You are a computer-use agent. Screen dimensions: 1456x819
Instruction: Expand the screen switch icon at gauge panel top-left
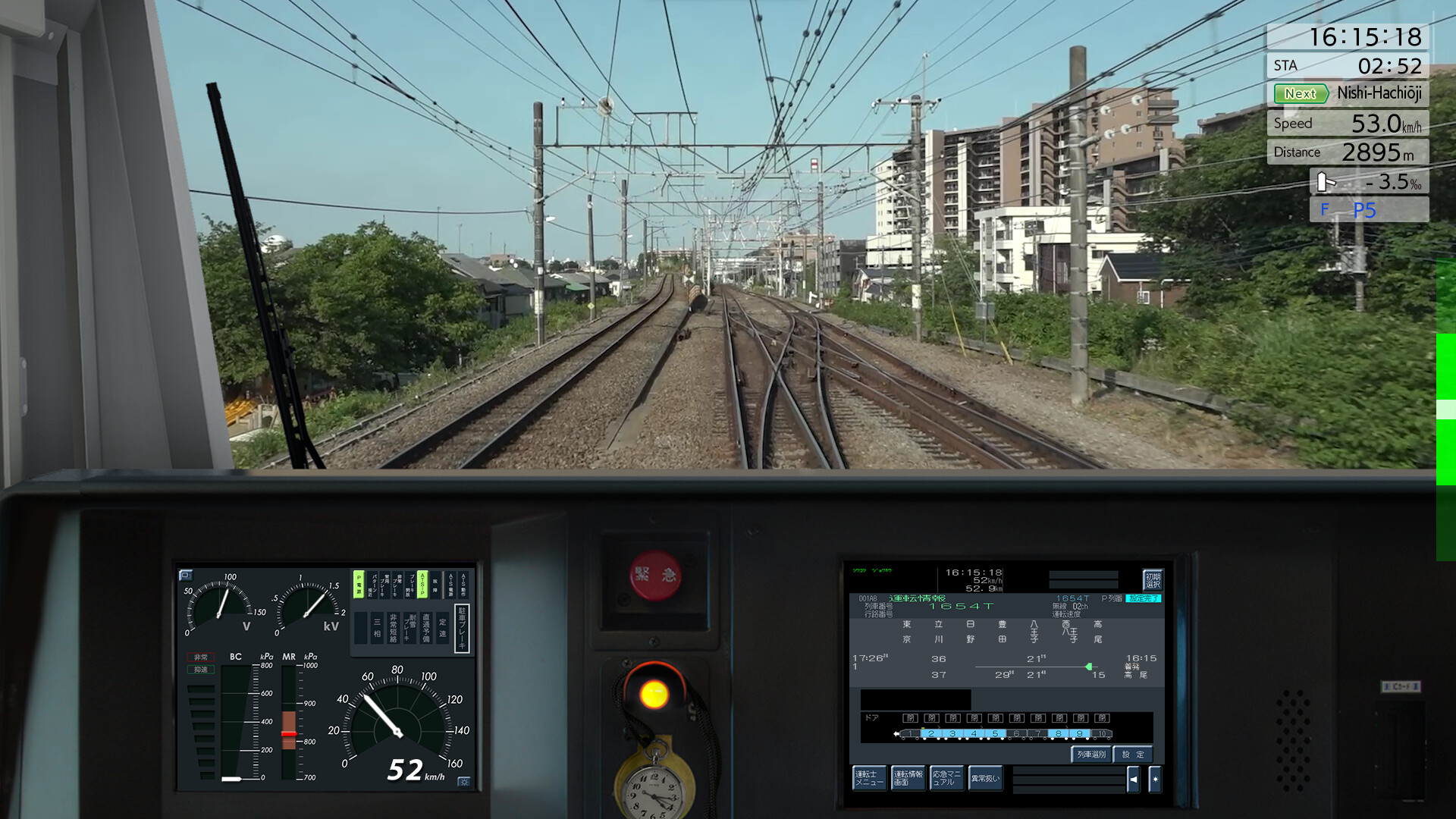point(187,576)
